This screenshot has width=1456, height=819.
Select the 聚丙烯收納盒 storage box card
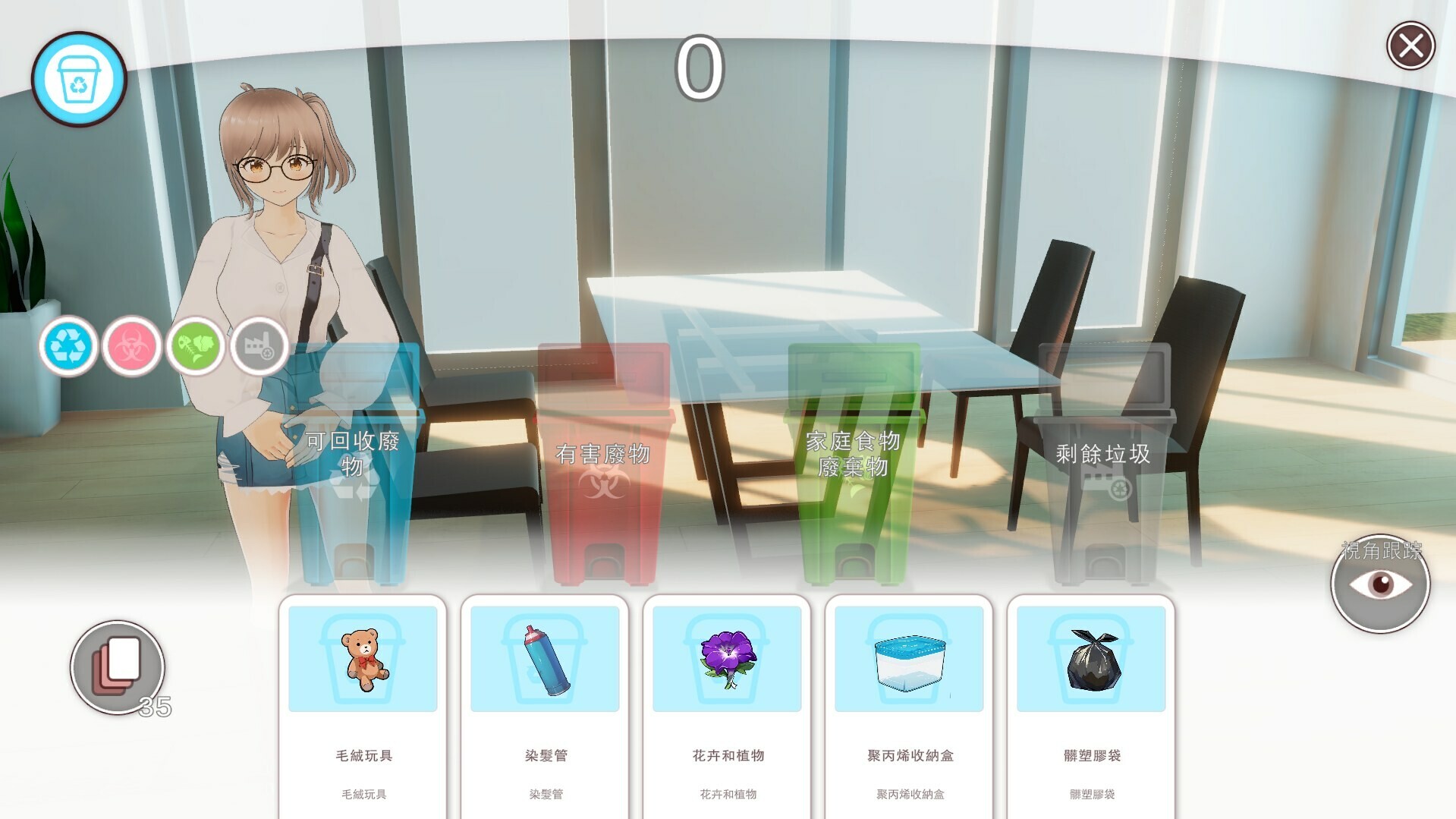click(x=908, y=659)
